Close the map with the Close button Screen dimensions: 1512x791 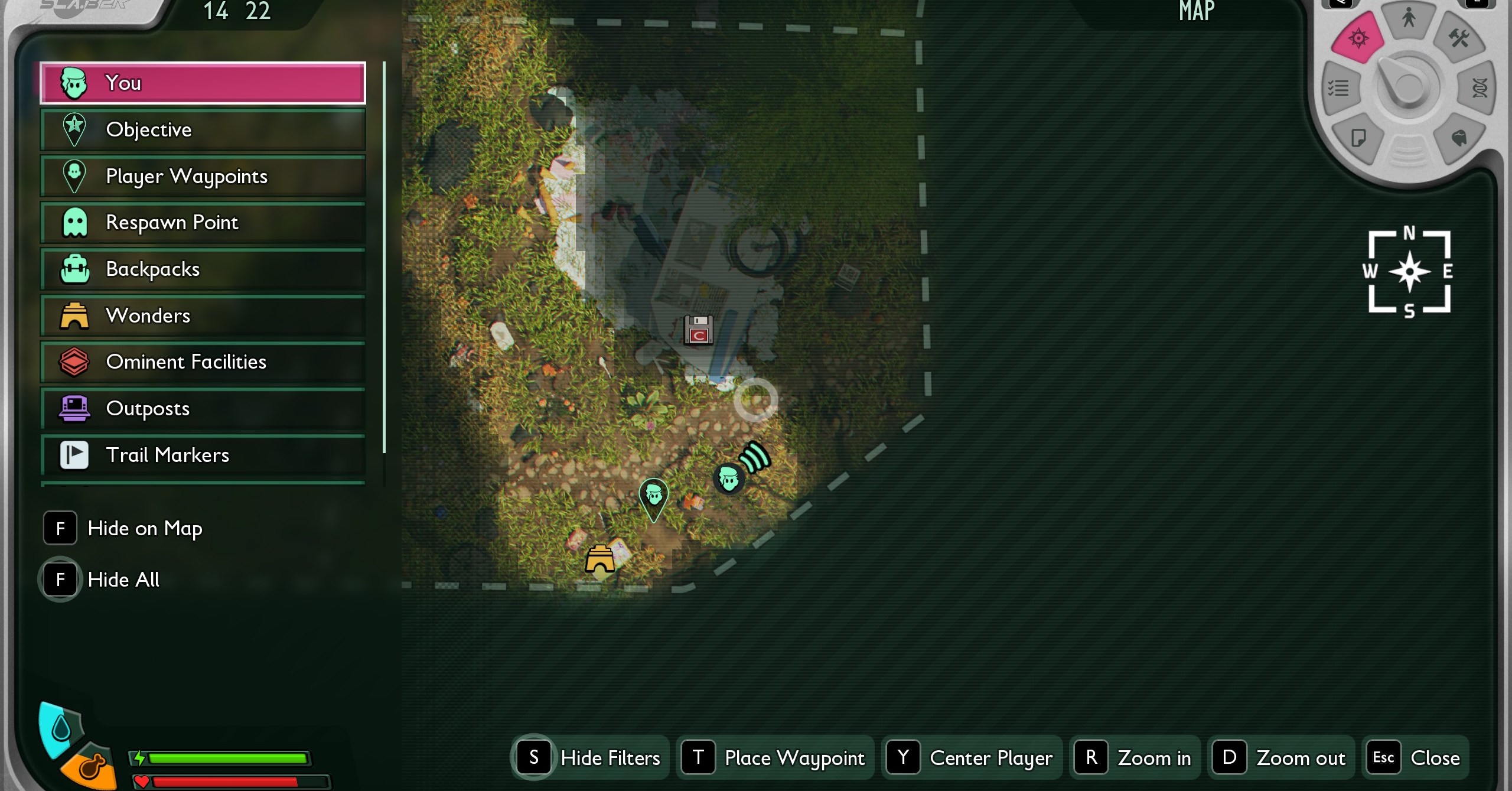(x=1416, y=758)
